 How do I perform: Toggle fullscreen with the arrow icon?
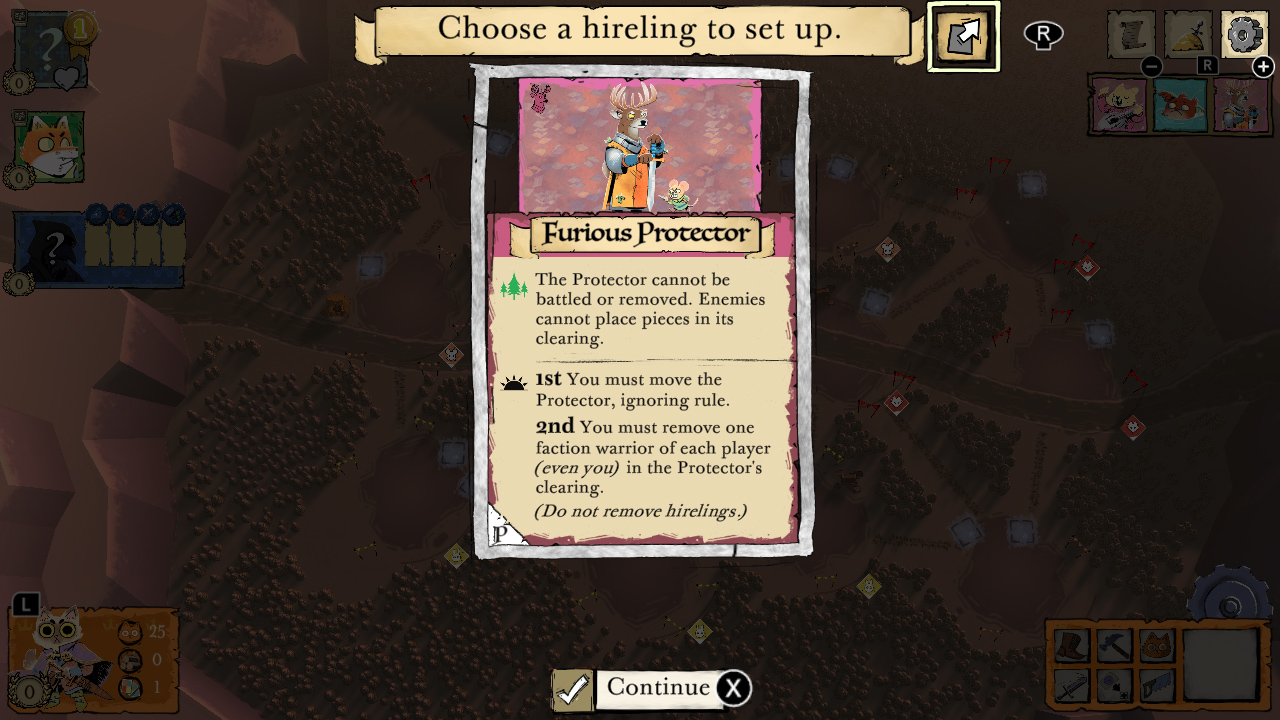(x=965, y=35)
